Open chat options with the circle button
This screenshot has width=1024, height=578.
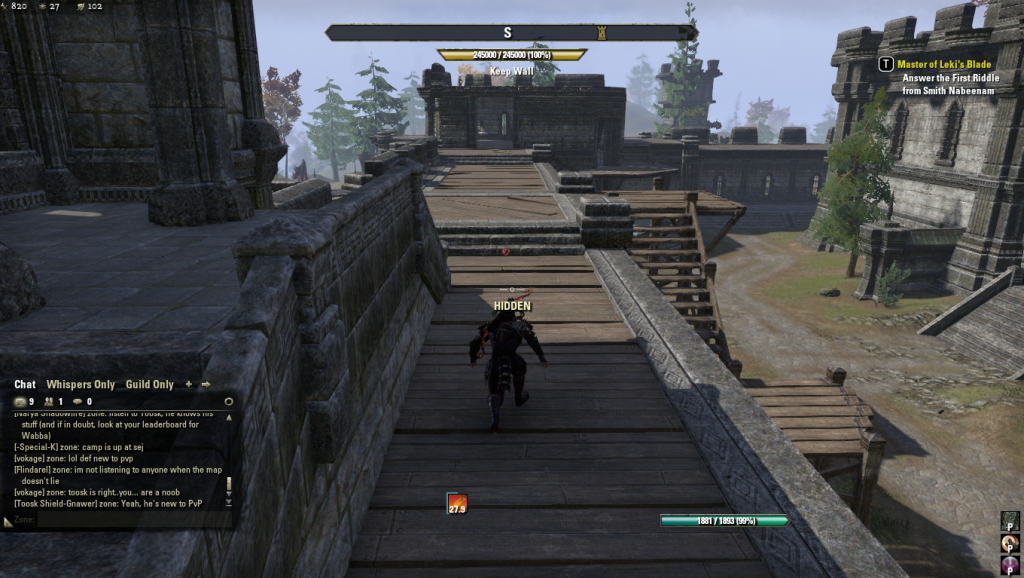228,402
